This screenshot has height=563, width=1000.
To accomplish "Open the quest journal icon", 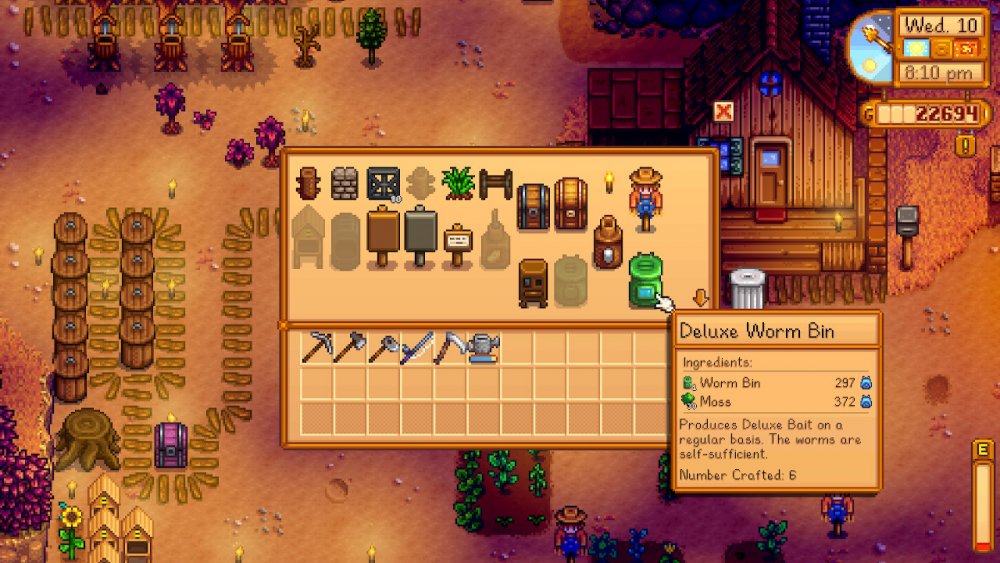I will (966, 146).
